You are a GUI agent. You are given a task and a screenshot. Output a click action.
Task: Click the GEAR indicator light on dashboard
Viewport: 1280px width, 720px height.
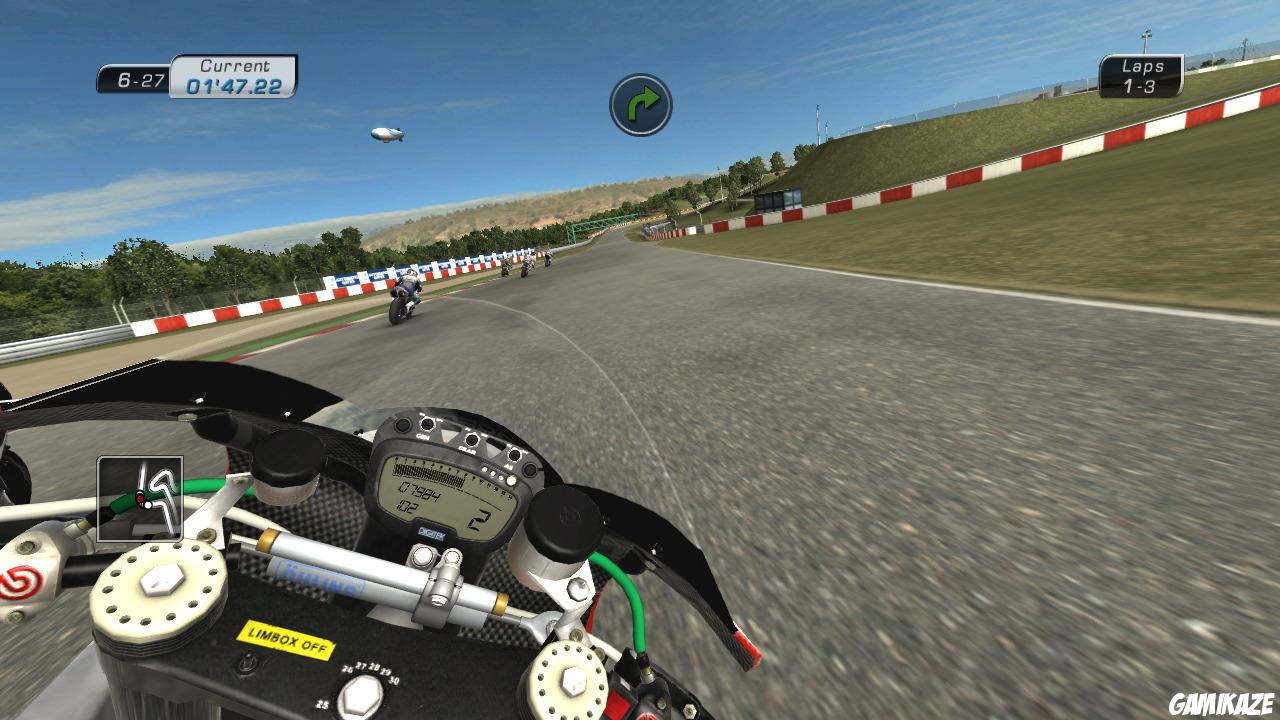472,440
